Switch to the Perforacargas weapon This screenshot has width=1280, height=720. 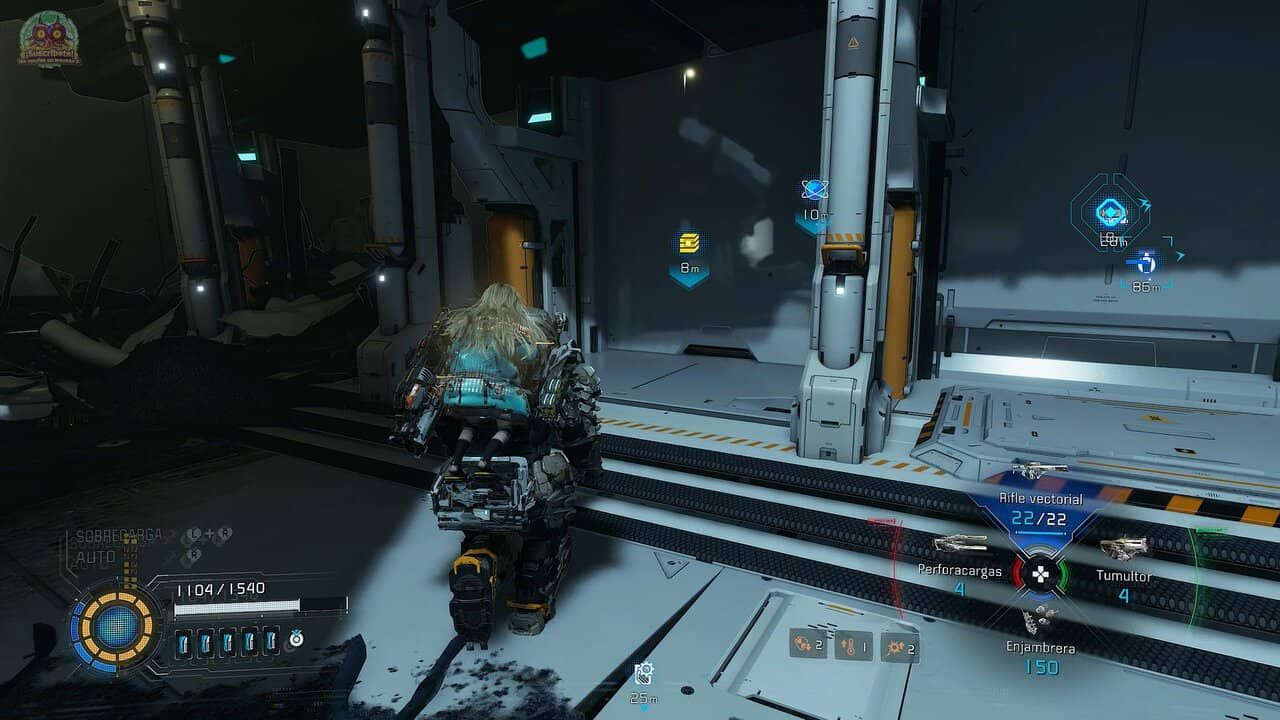coord(960,545)
